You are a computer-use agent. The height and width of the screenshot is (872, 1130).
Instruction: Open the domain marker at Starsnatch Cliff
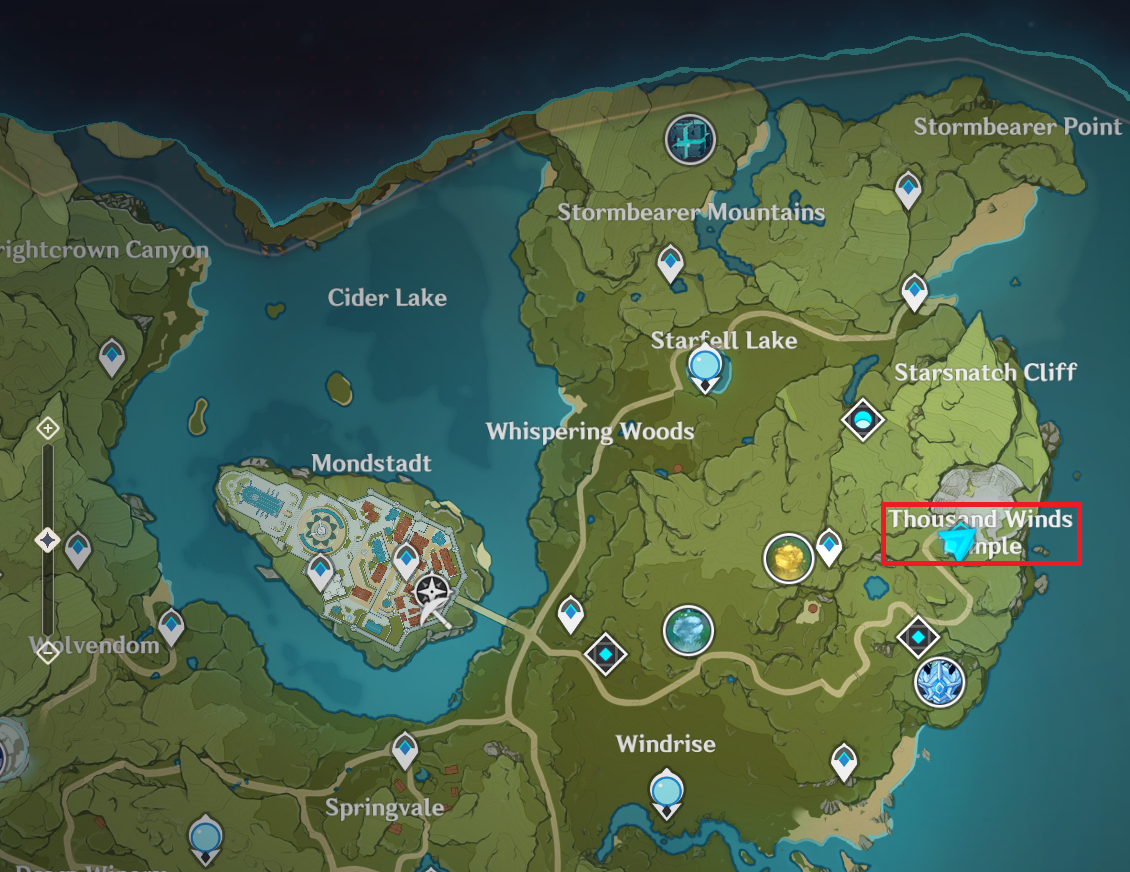click(862, 420)
